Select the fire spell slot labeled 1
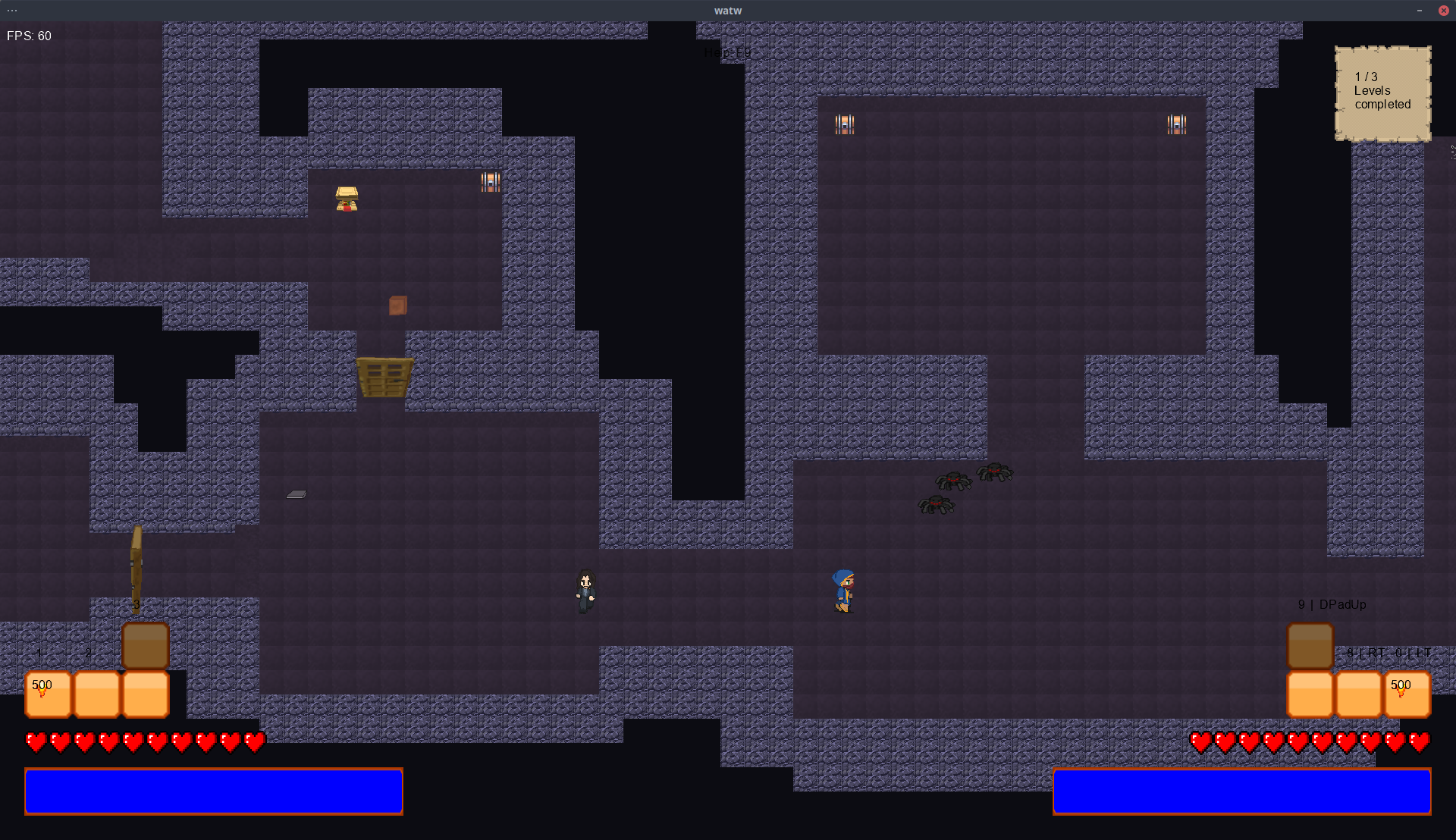Image resolution: width=1456 pixels, height=840 pixels. 49,694
